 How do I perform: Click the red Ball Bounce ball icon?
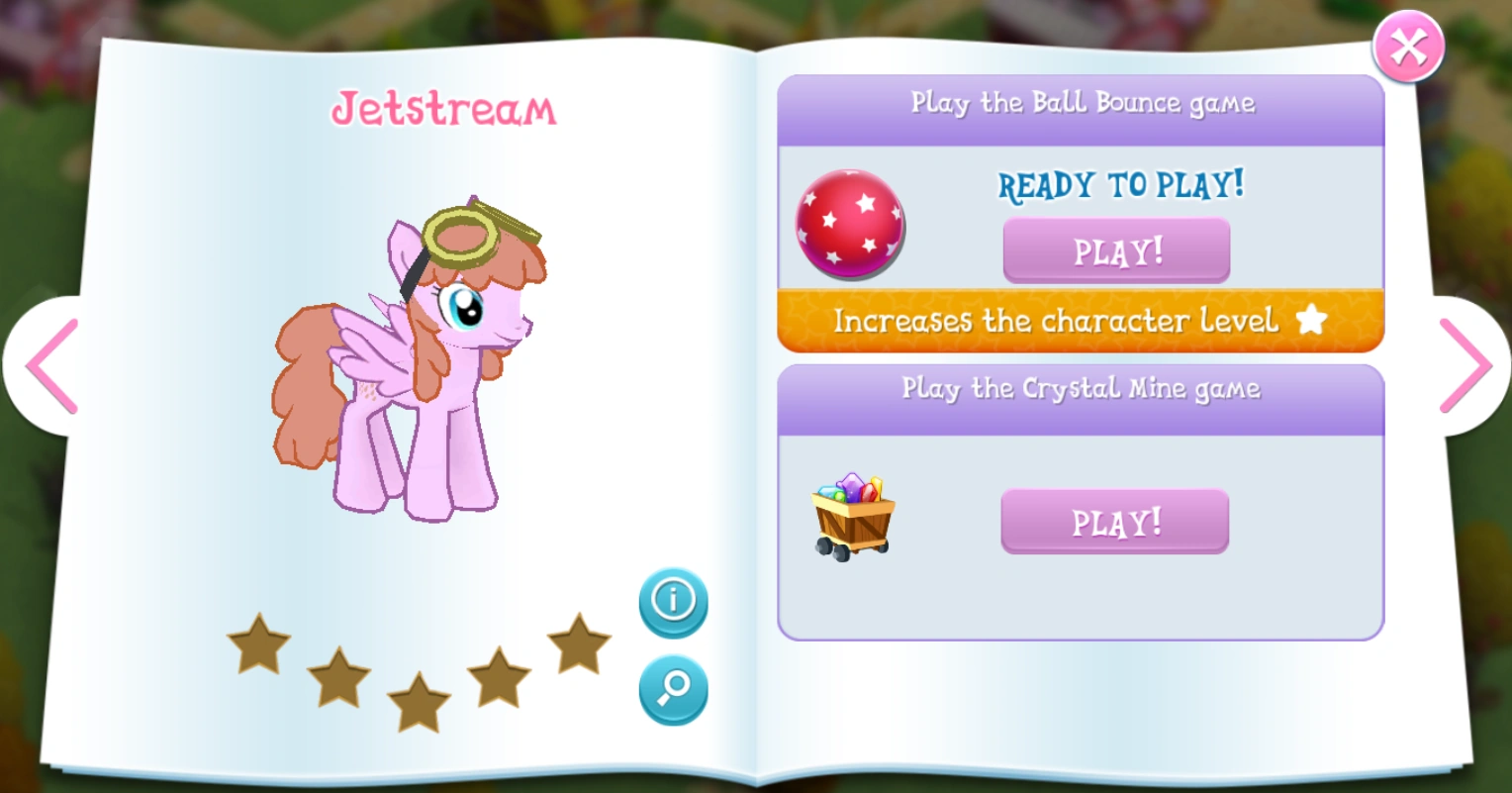click(849, 225)
